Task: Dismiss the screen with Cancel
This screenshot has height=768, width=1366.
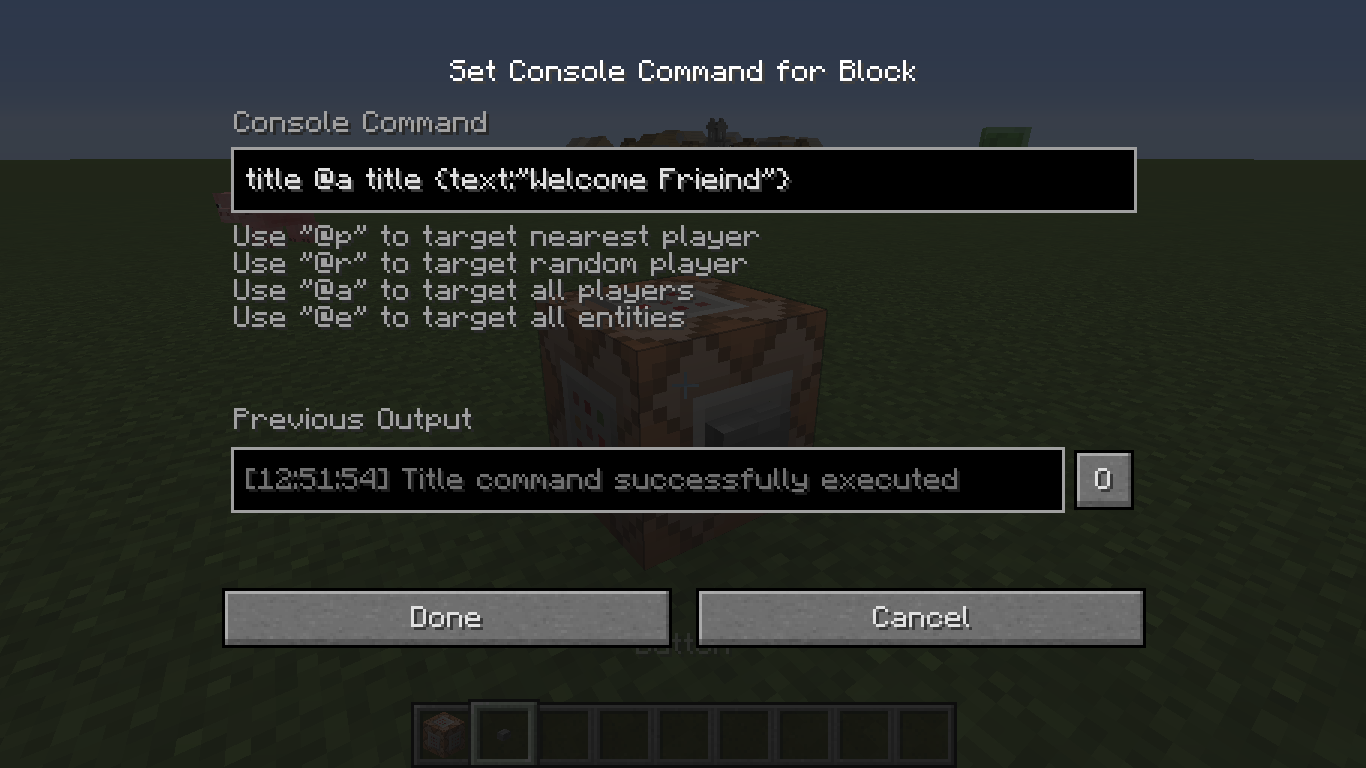Action: (920, 617)
